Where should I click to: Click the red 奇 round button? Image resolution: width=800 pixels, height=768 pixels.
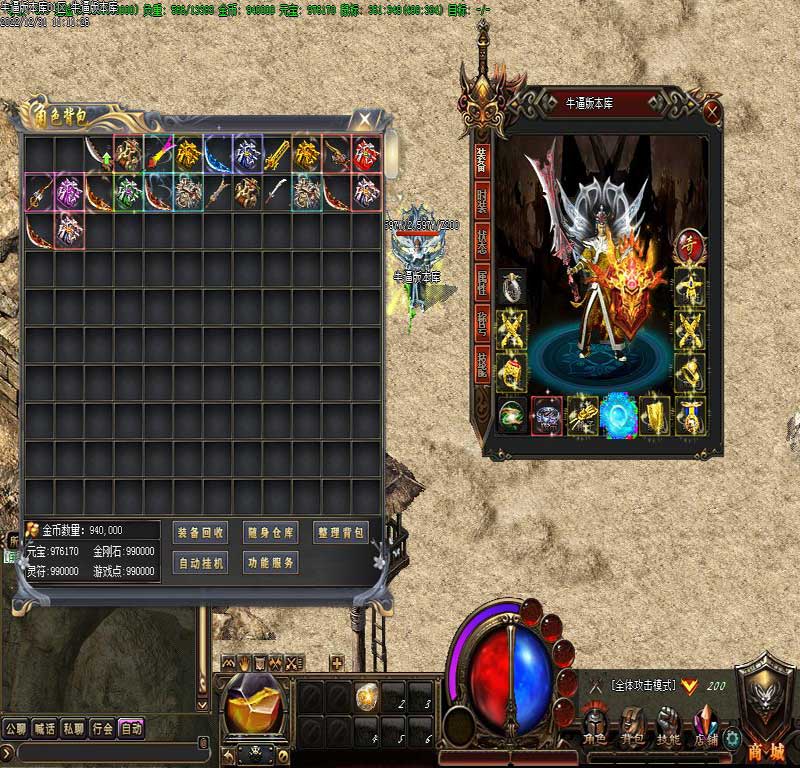point(688,244)
